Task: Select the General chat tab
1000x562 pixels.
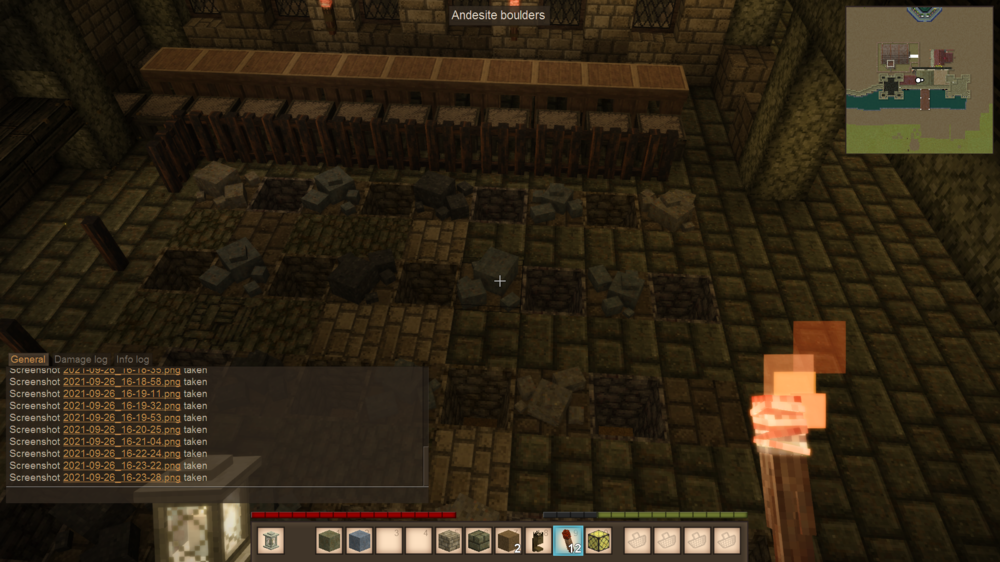Action: click(28, 359)
